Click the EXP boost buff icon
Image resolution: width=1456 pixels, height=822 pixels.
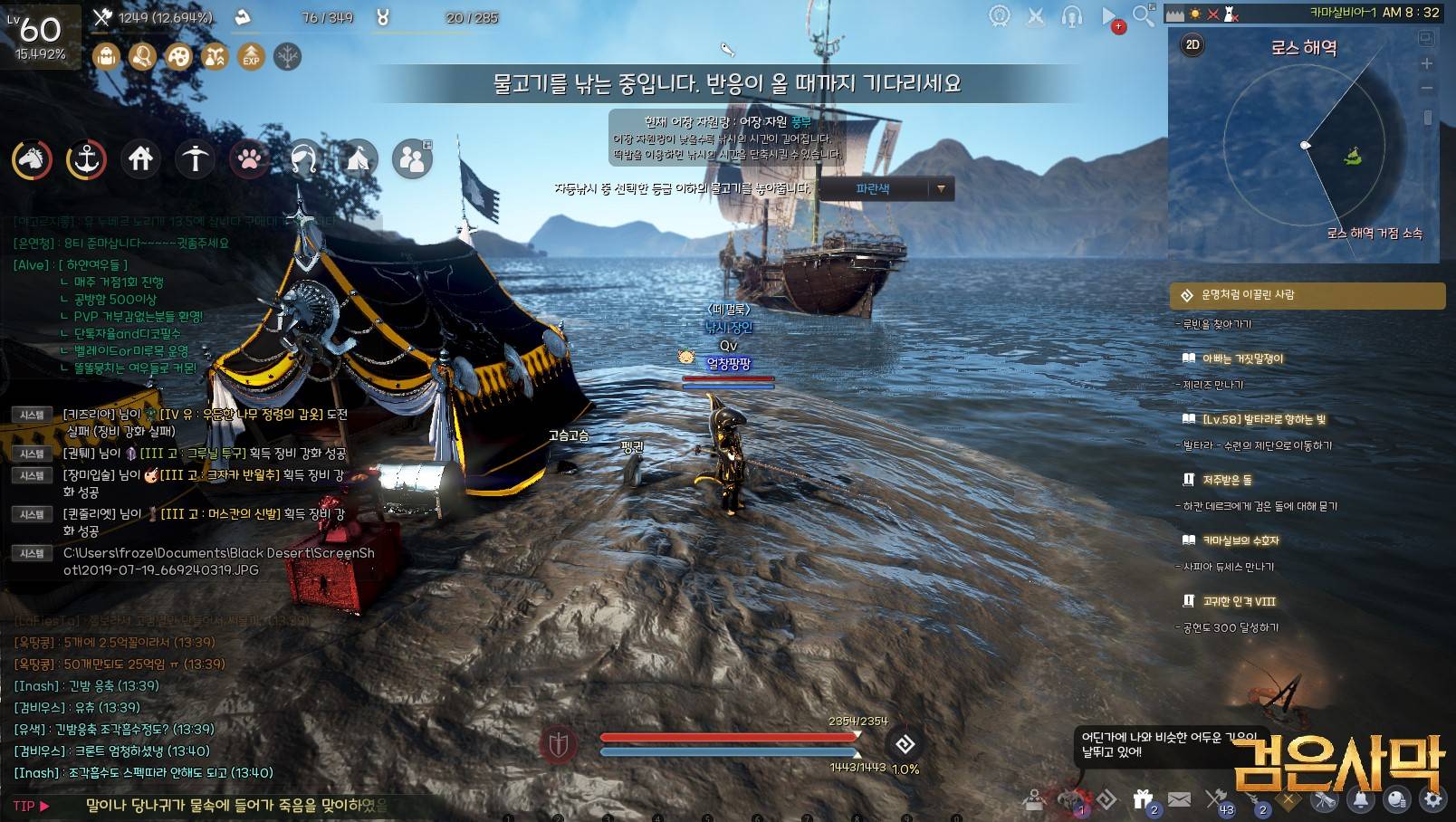click(251, 56)
